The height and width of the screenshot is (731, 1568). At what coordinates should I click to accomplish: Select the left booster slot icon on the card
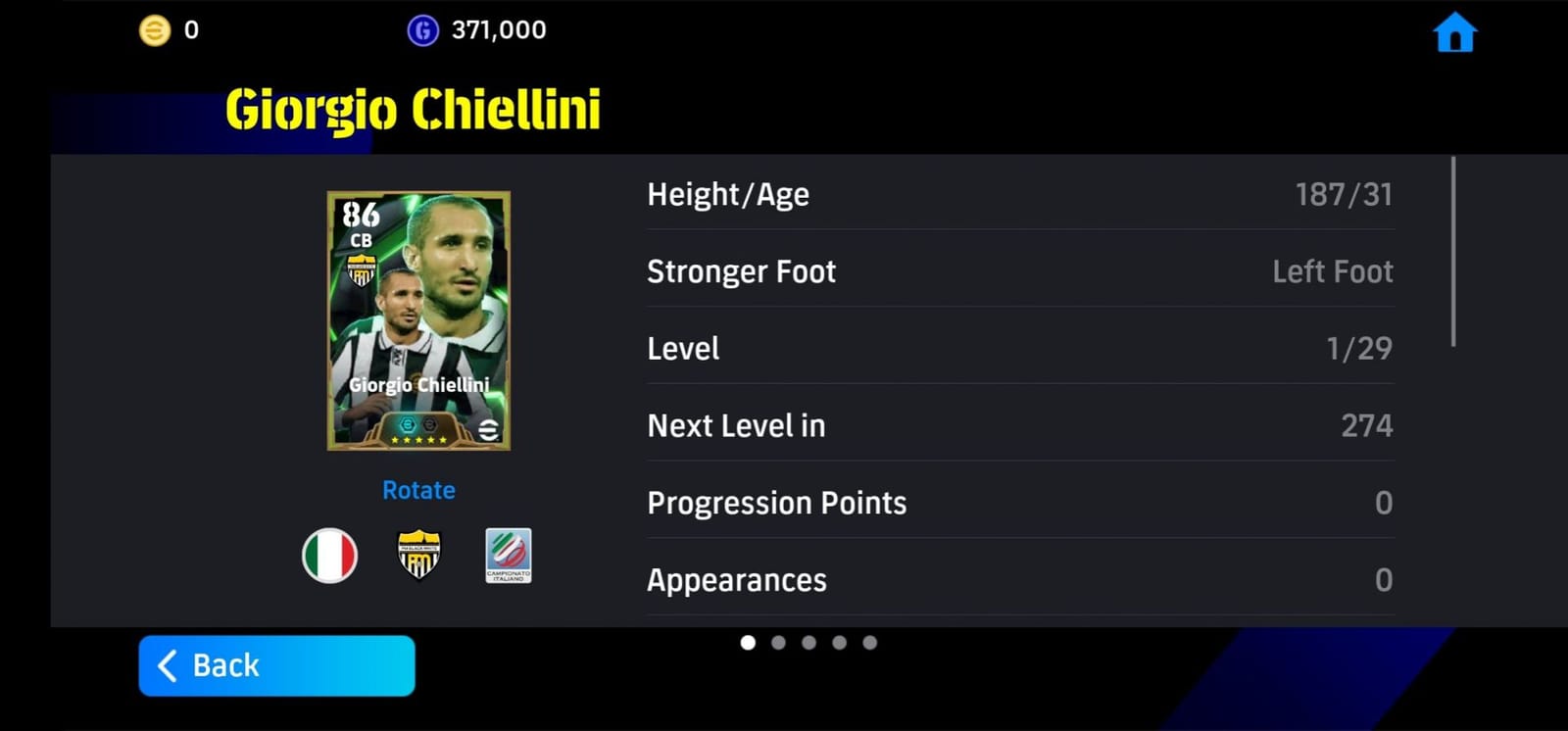[408, 424]
